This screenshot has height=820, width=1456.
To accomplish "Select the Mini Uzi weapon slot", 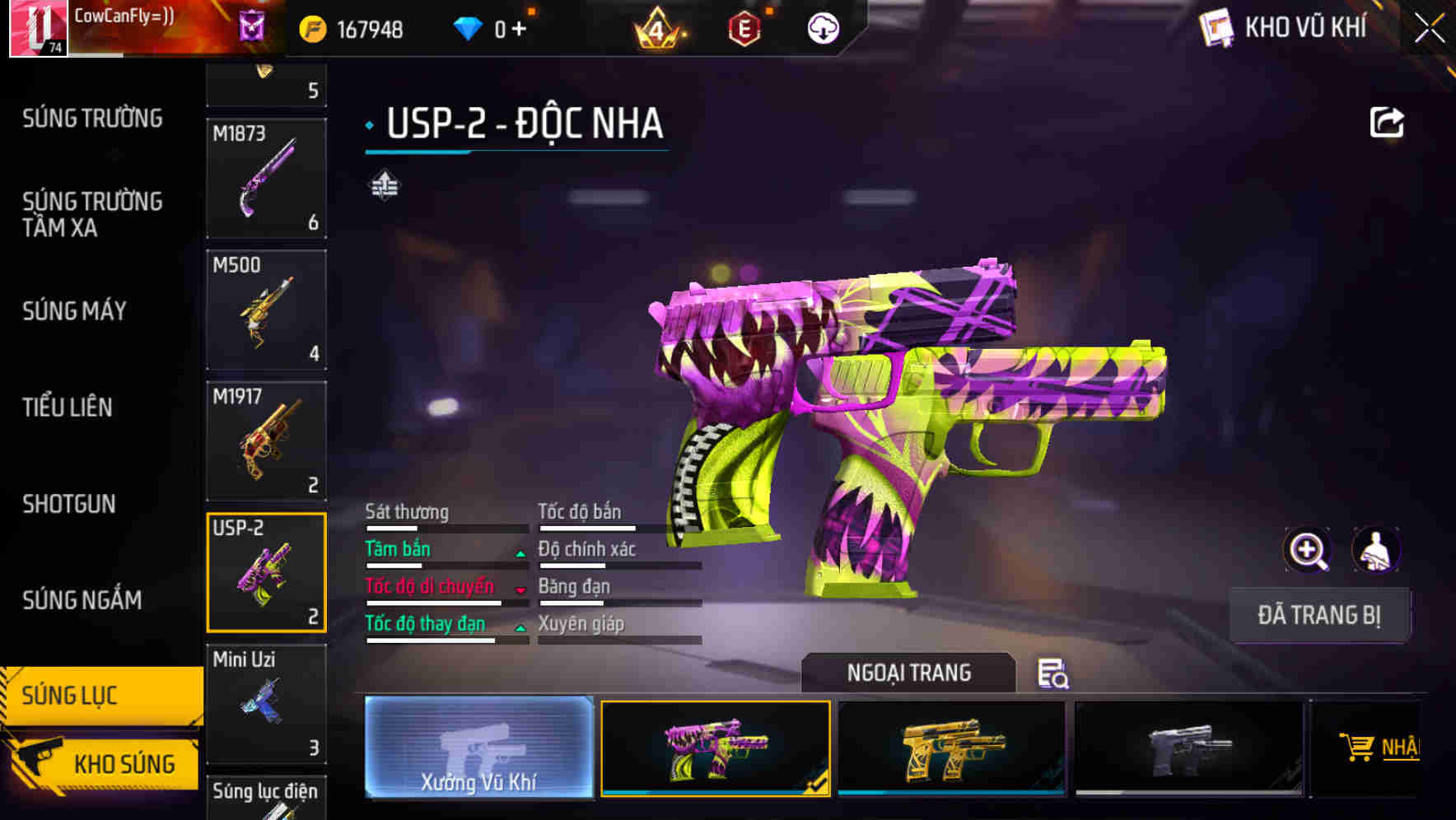I will (266, 705).
